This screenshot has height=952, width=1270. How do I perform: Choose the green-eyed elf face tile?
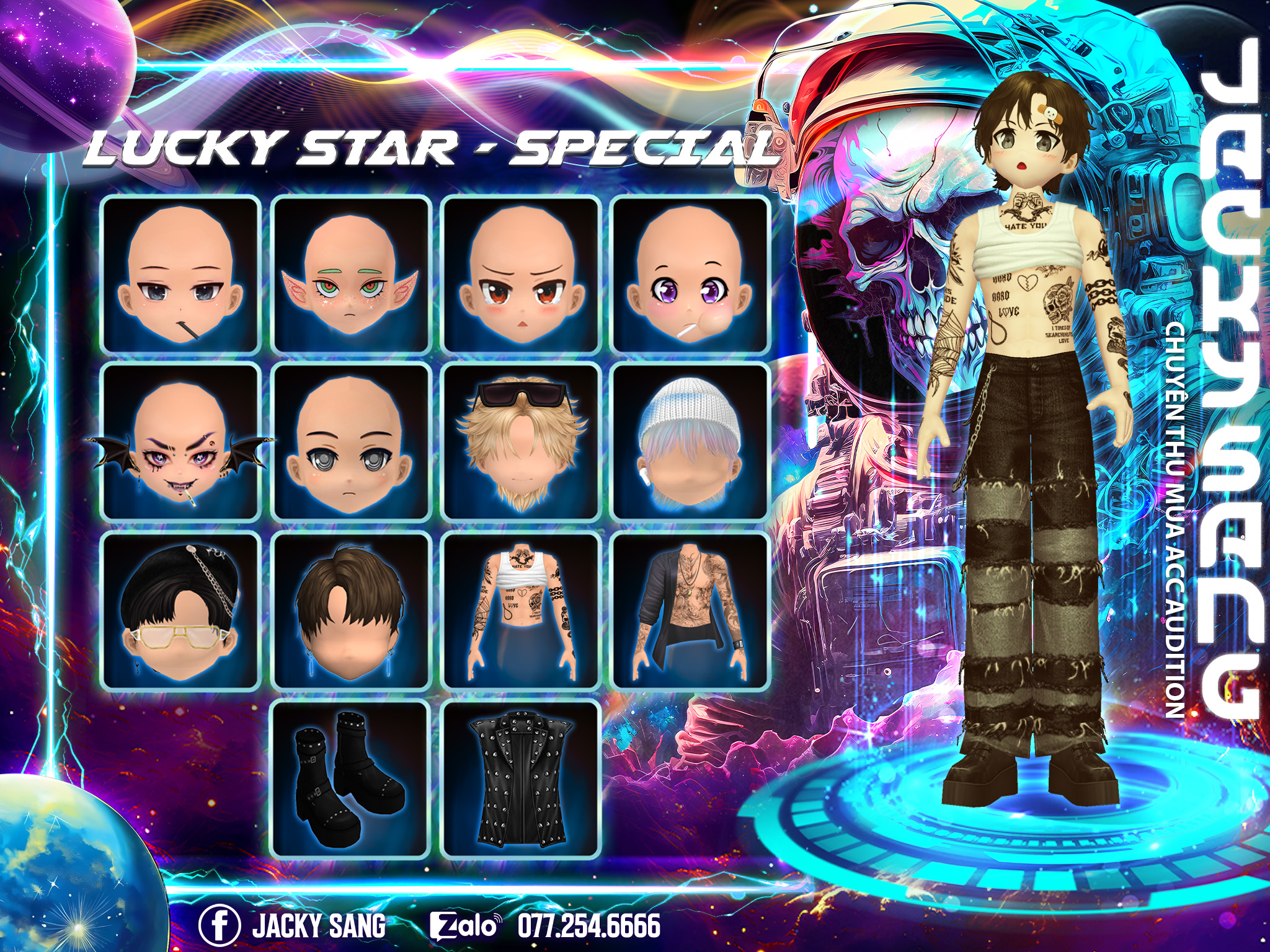click(351, 275)
